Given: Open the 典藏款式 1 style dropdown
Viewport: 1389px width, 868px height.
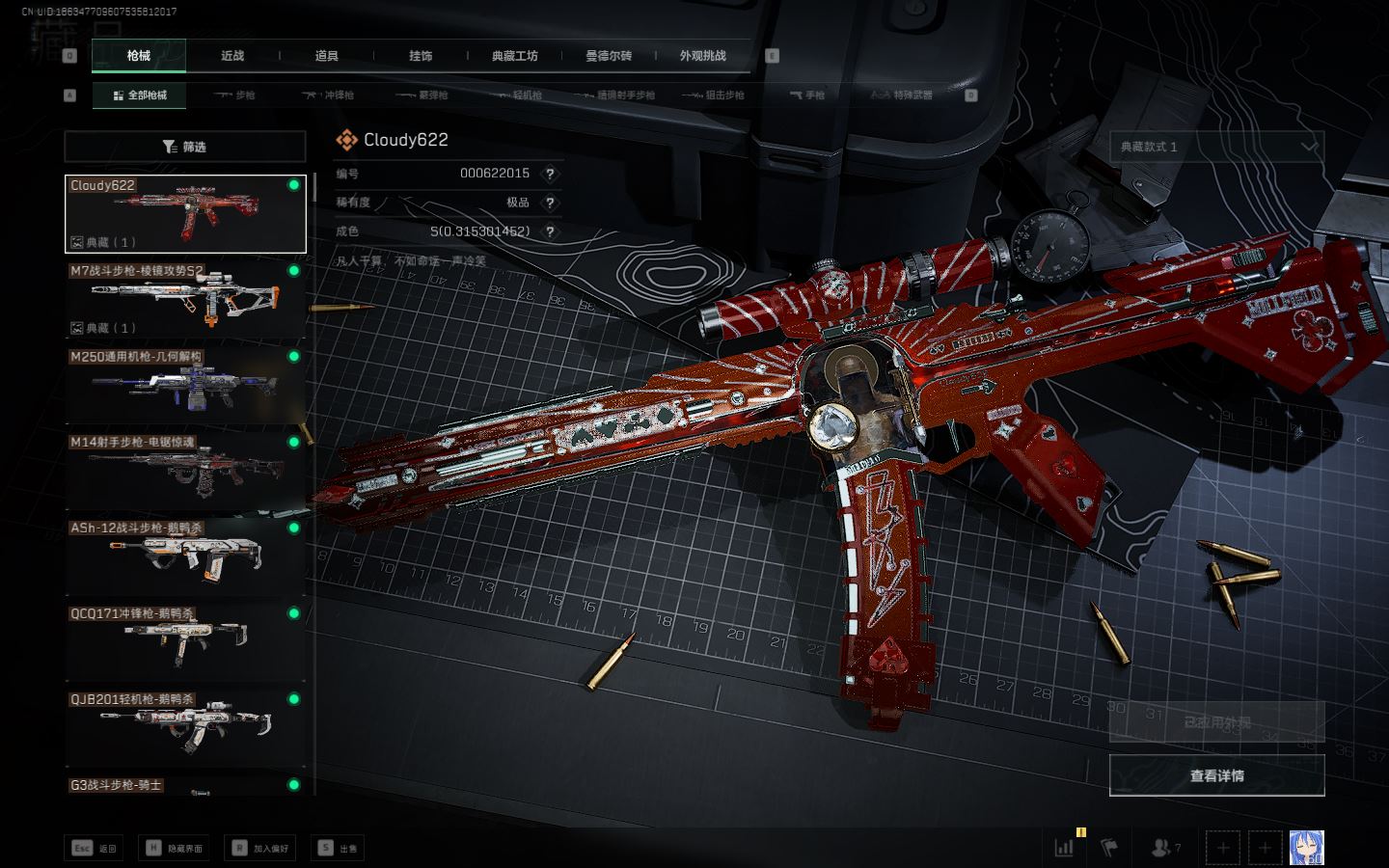Looking at the screenshot, I should click(1216, 147).
